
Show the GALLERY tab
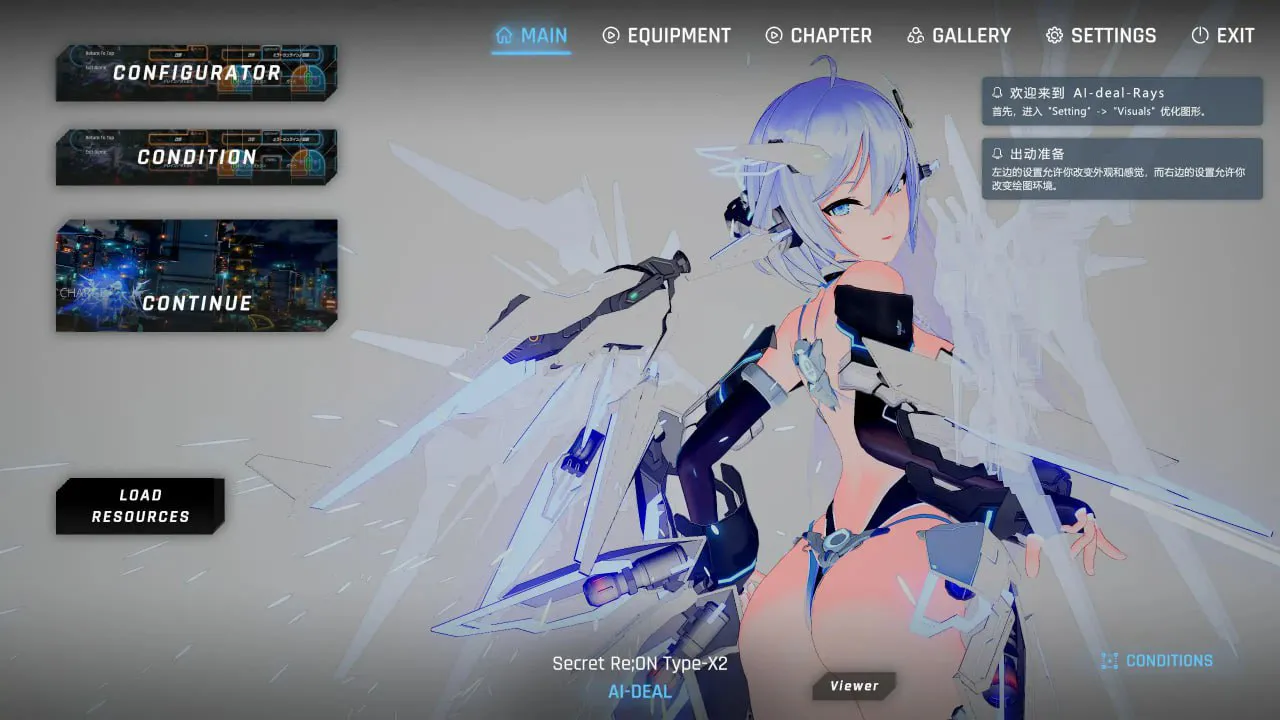(x=959, y=36)
